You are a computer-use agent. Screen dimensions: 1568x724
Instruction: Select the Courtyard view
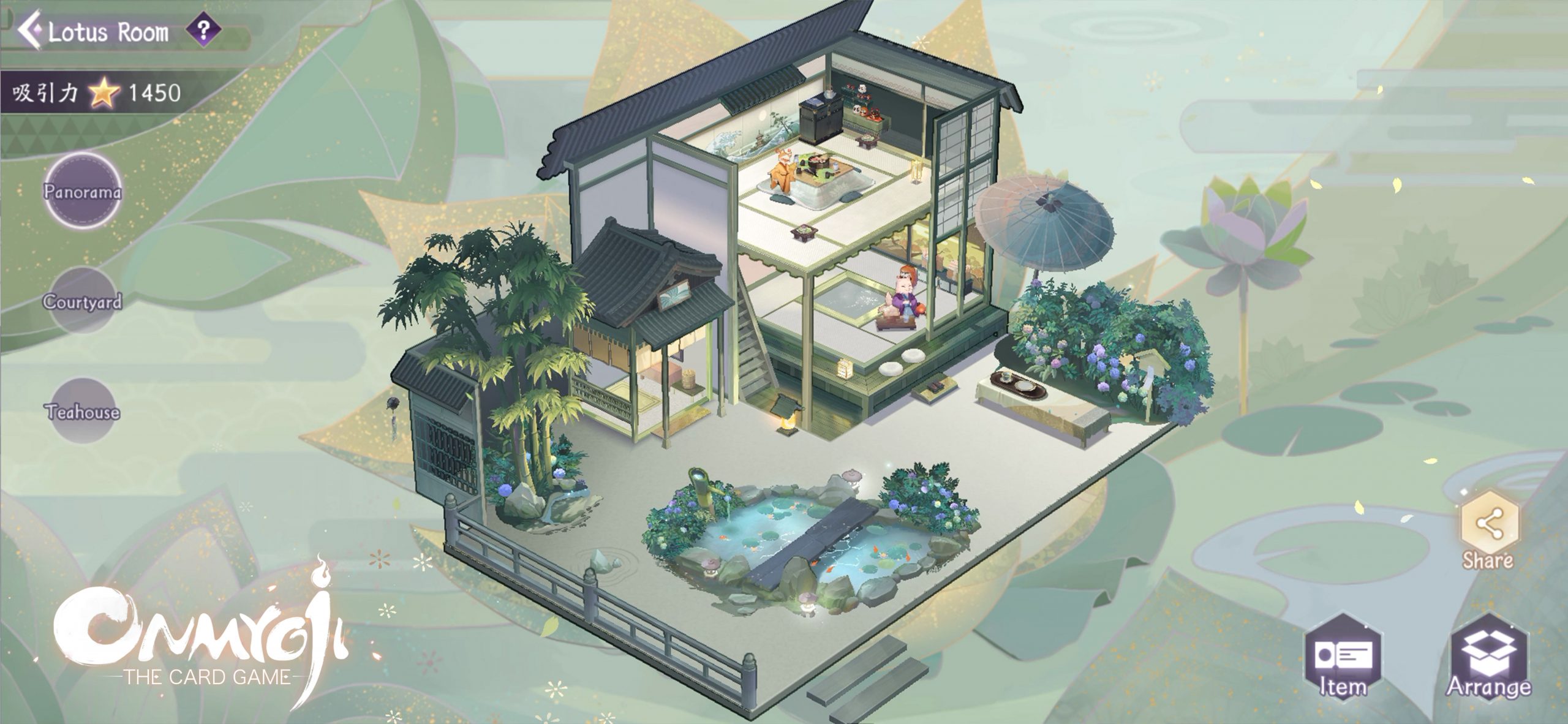pyautogui.click(x=83, y=301)
